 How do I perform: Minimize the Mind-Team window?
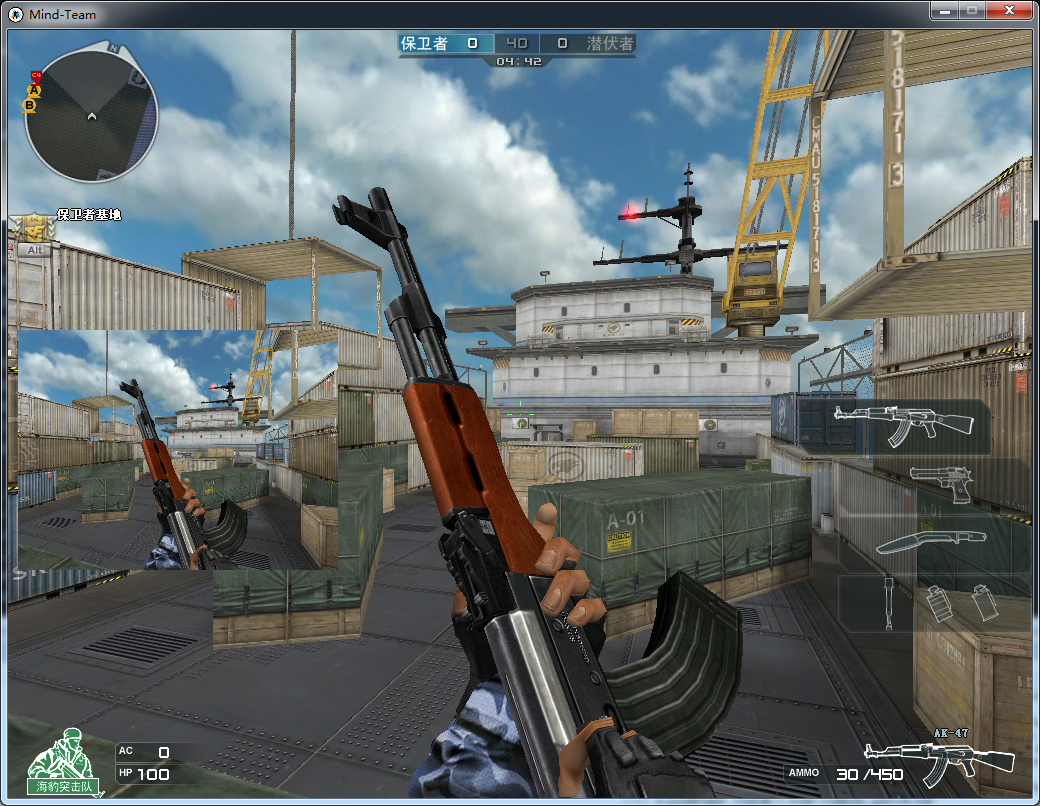click(x=945, y=10)
